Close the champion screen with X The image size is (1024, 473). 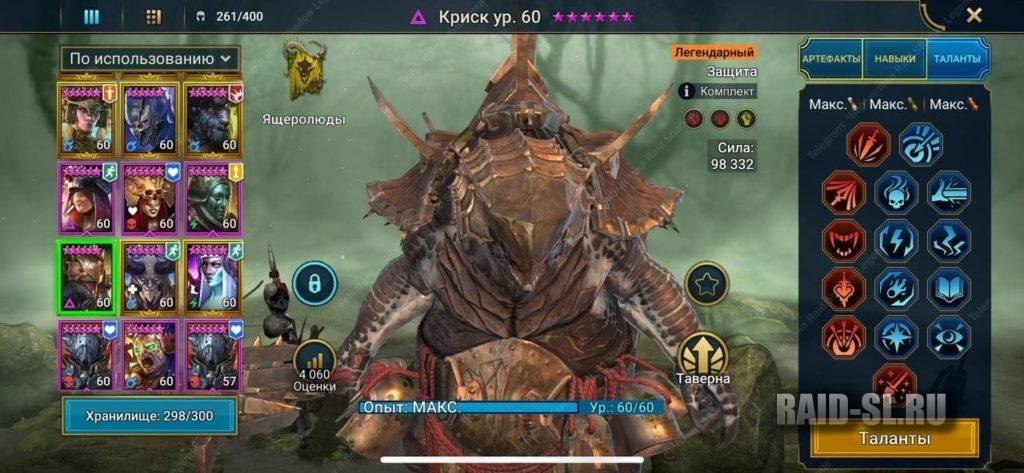click(974, 15)
